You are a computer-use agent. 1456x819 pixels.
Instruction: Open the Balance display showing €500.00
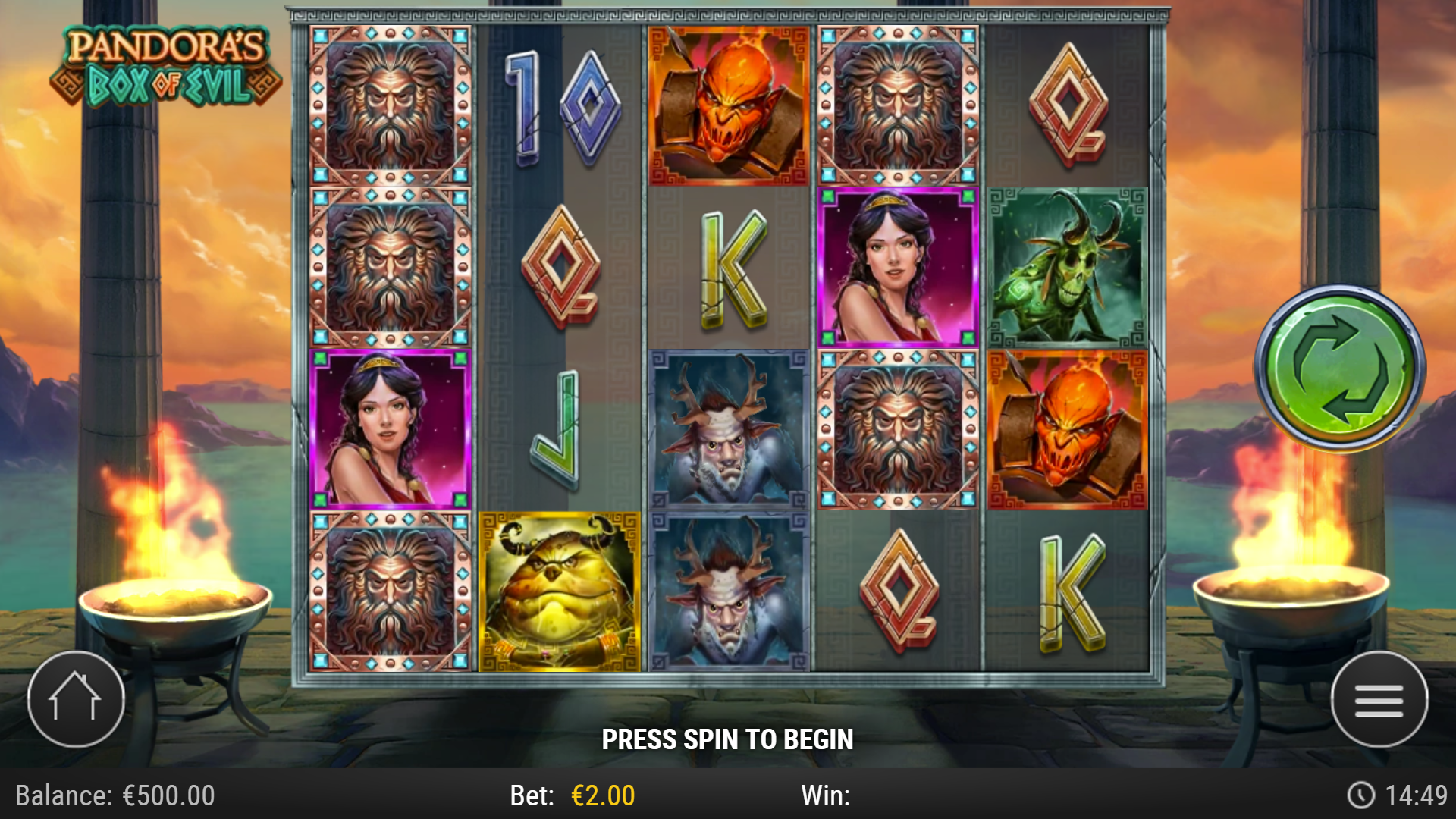pyautogui.click(x=114, y=795)
